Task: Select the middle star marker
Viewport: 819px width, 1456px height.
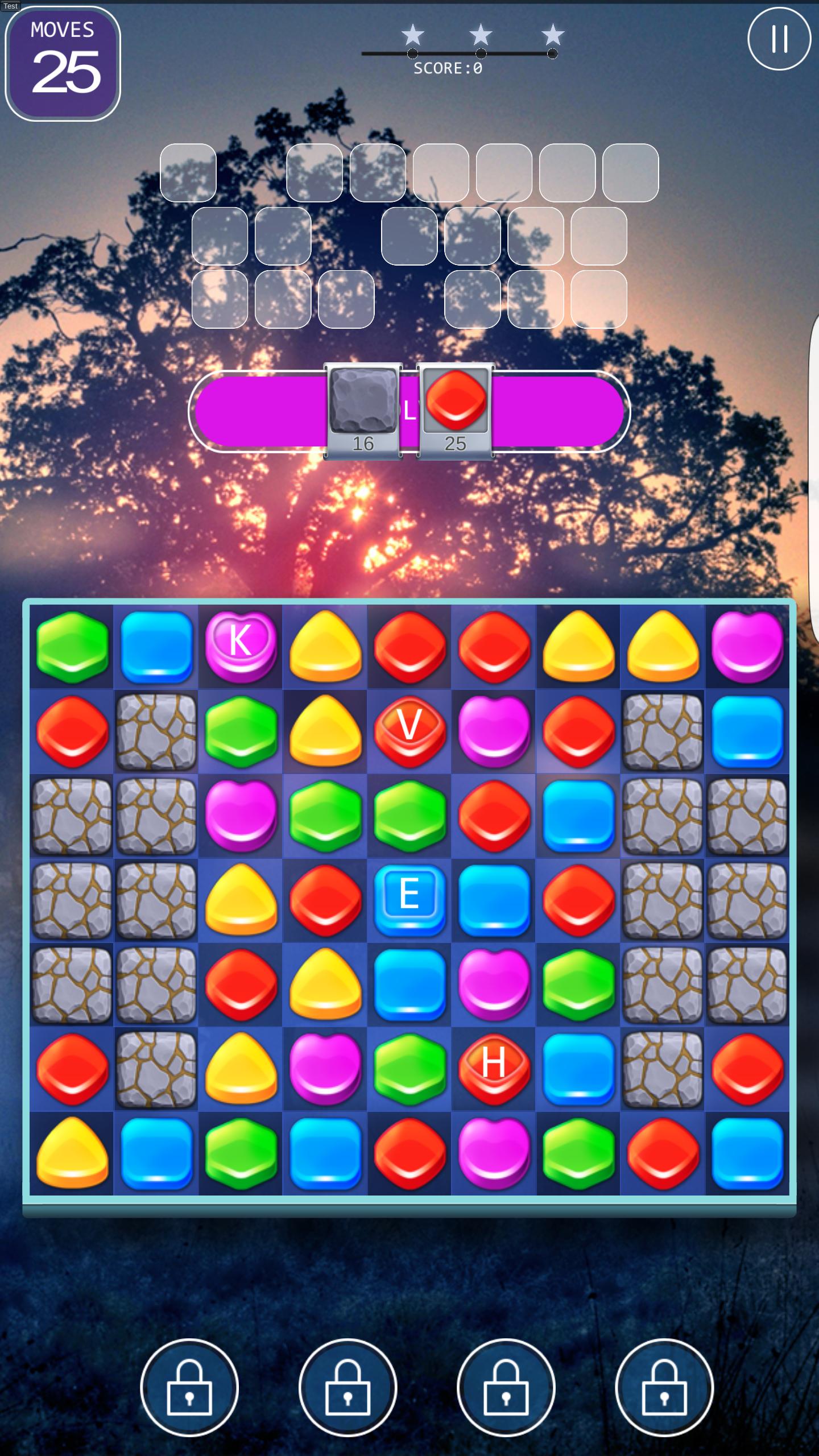Action: tap(481, 35)
